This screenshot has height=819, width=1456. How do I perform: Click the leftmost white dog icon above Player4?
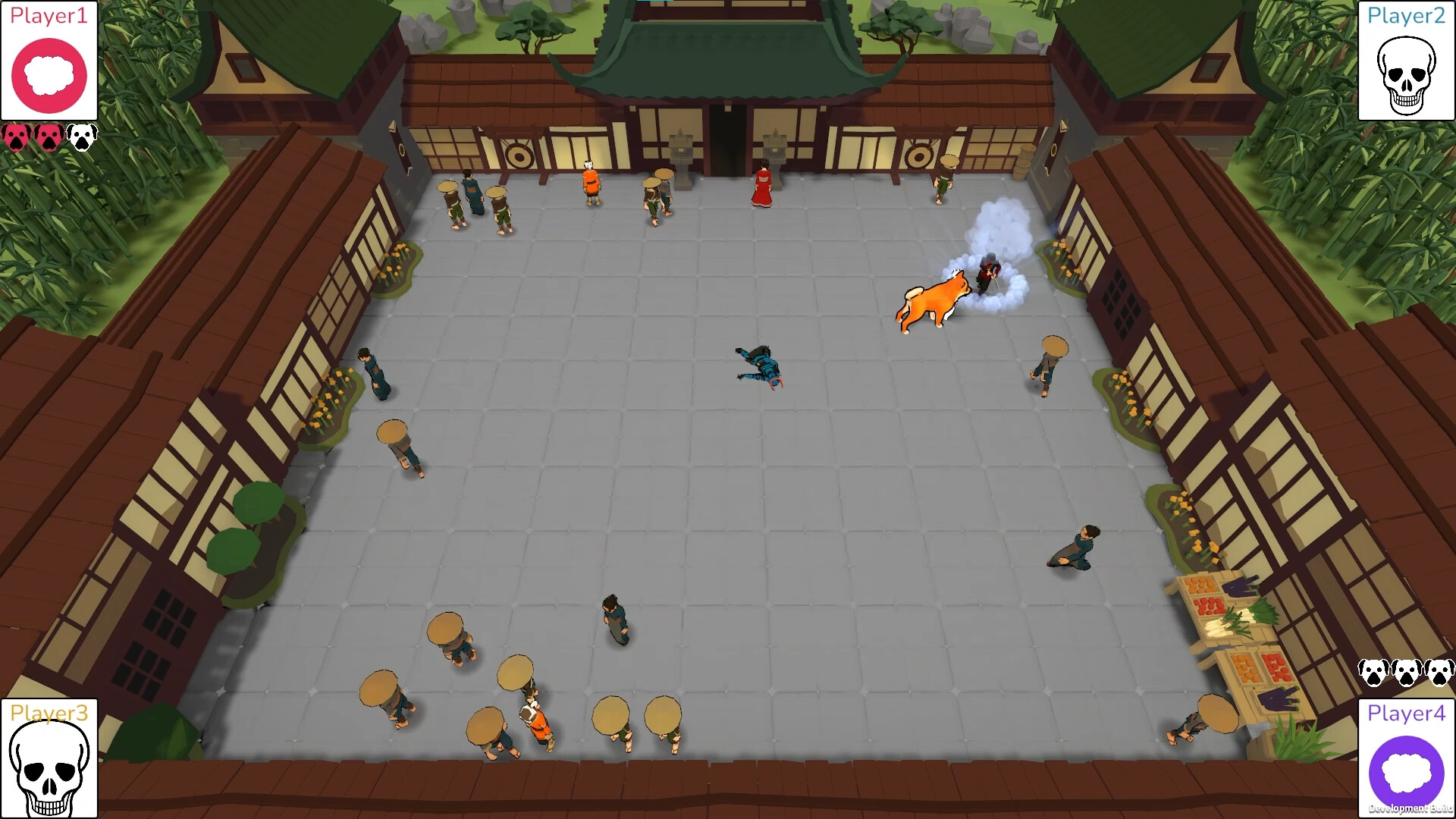(x=1373, y=673)
